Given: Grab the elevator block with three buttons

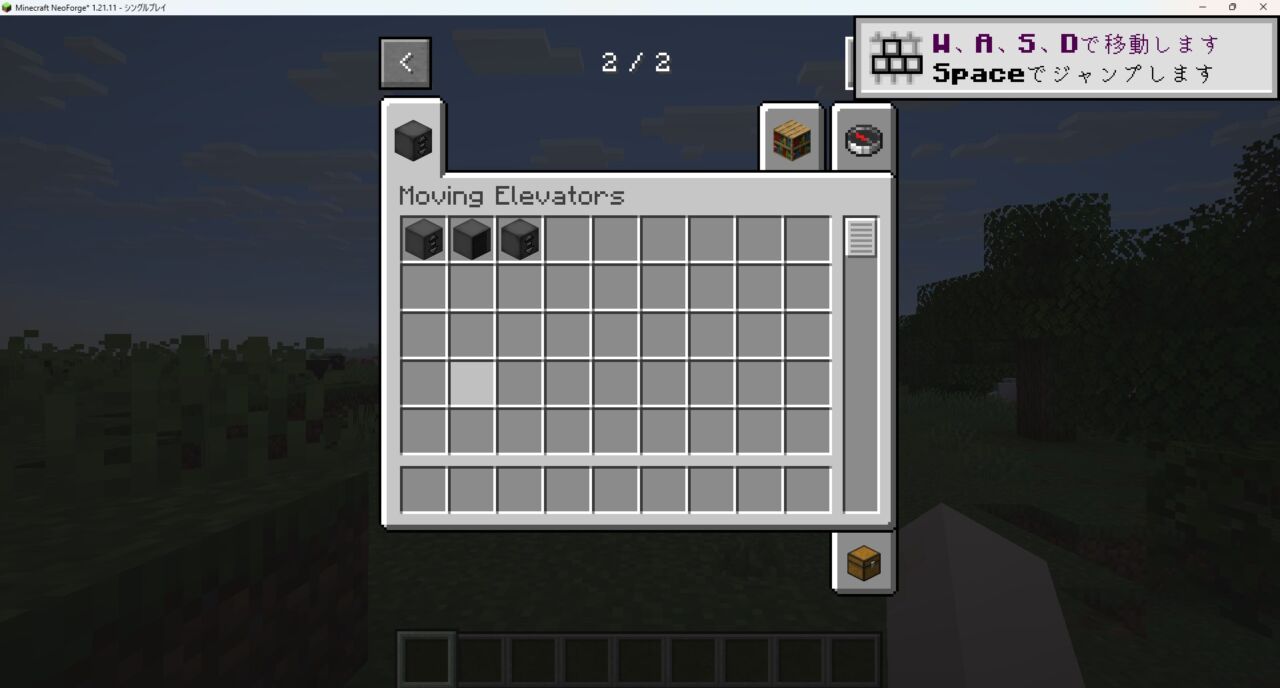Looking at the screenshot, I should tap(520, 240).
